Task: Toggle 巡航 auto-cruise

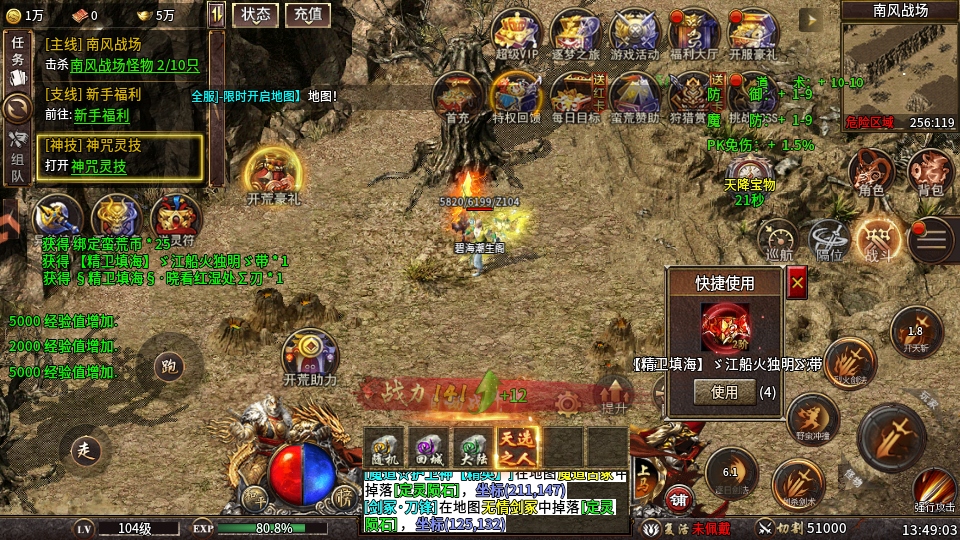Action: (x=777, y=239)
